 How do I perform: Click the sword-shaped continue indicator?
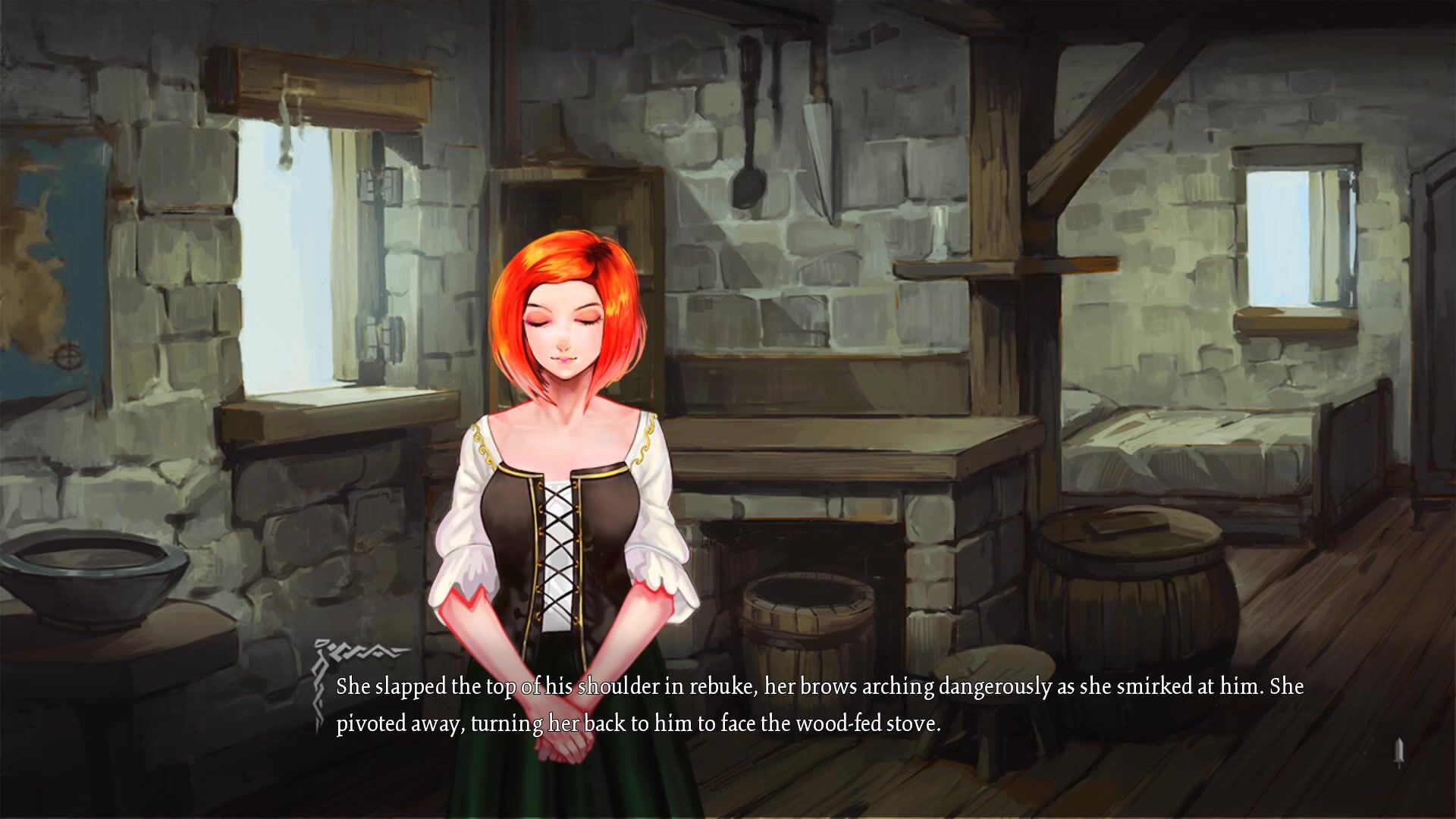pyautogui.click(x=1399, y=752)
